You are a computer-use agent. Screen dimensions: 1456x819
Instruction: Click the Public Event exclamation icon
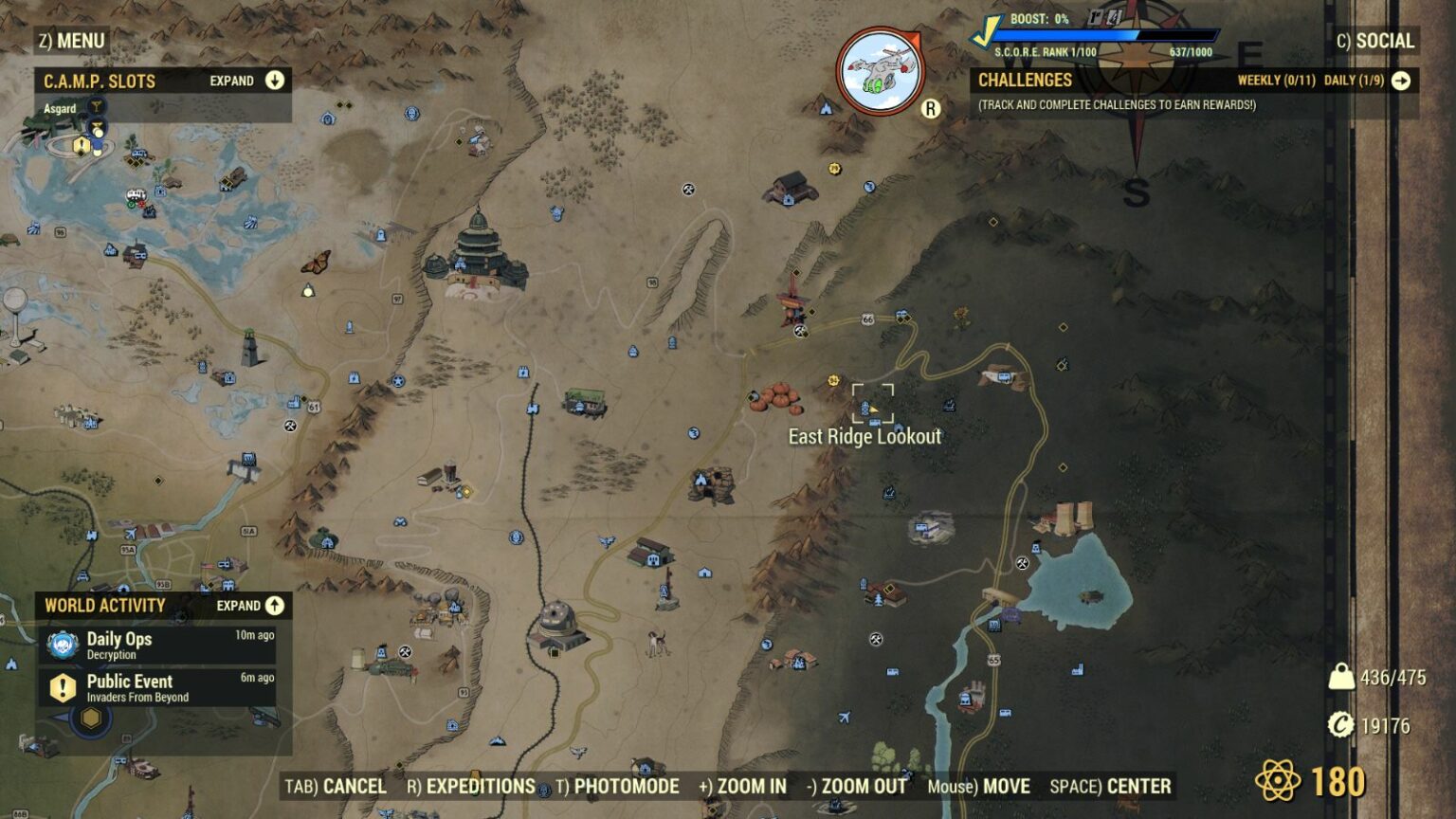[62, 687]
